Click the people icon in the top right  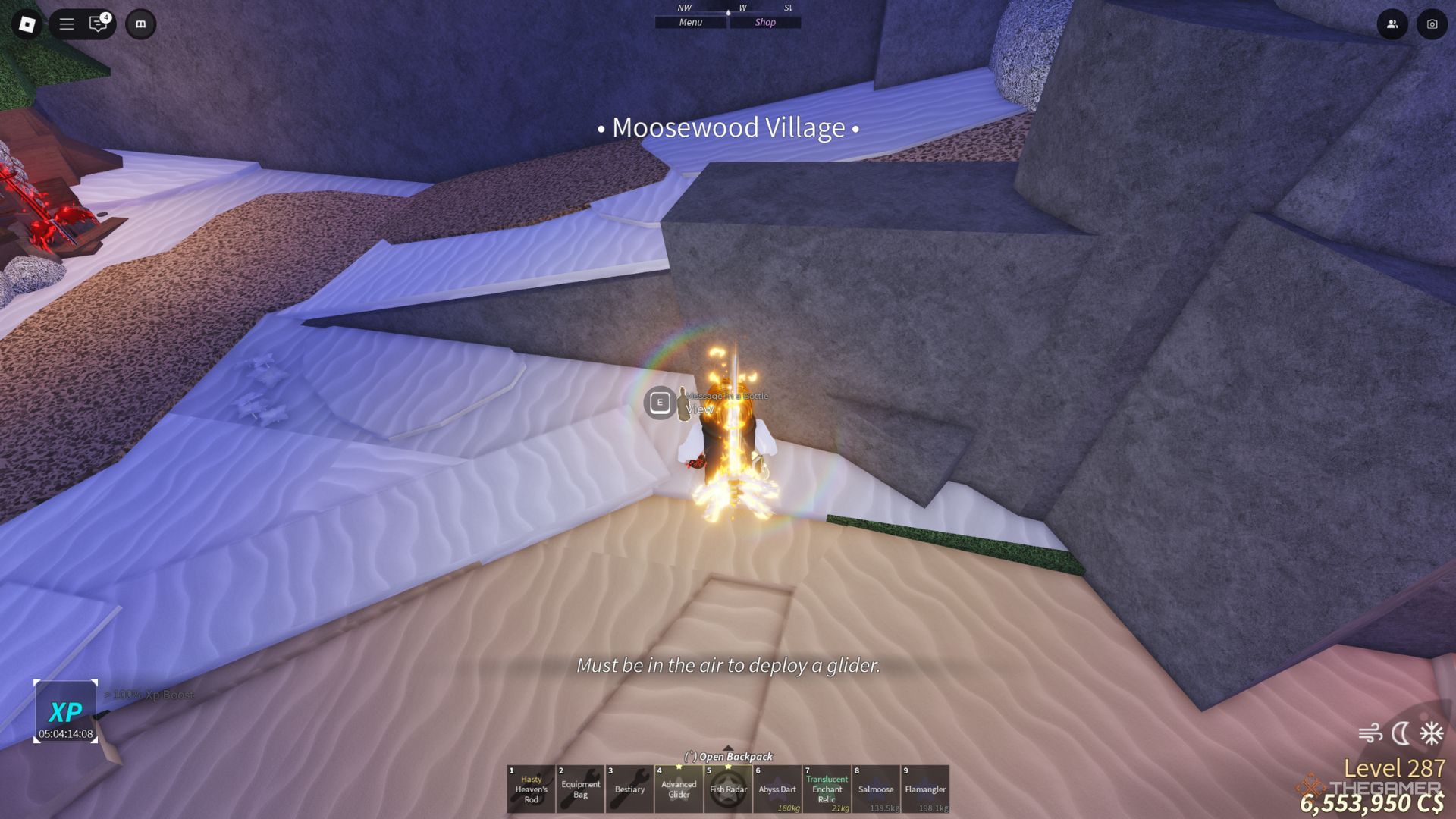(x=1392, y=24)
